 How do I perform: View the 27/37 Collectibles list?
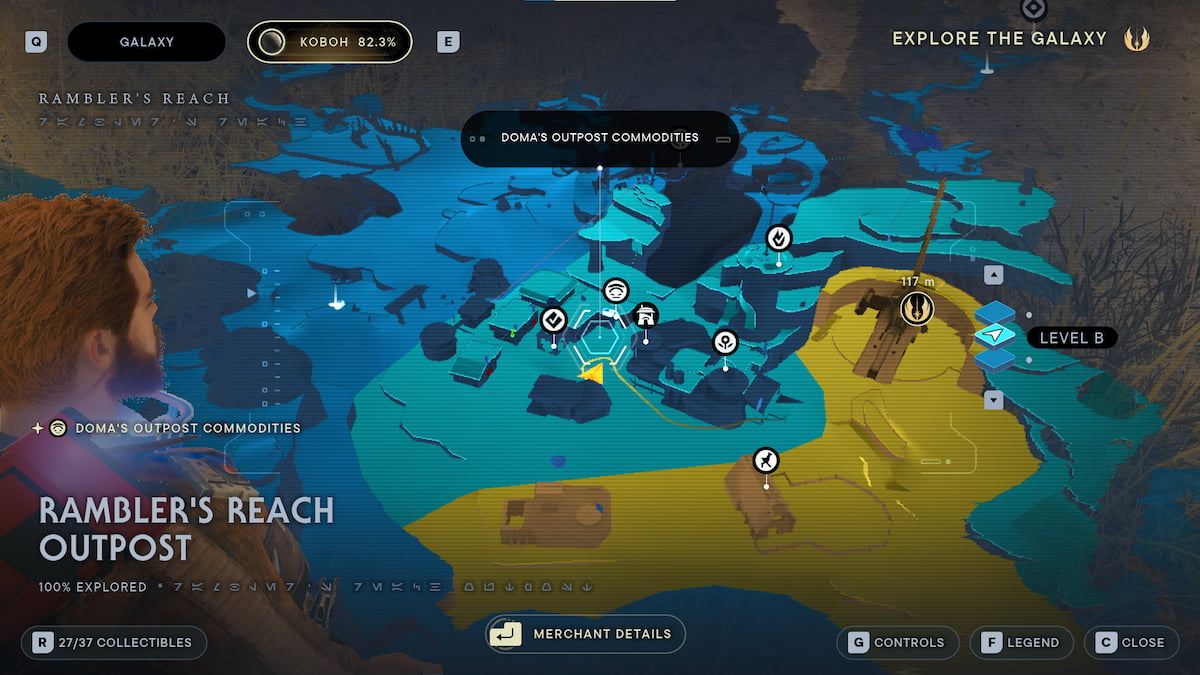pos(113,642)
